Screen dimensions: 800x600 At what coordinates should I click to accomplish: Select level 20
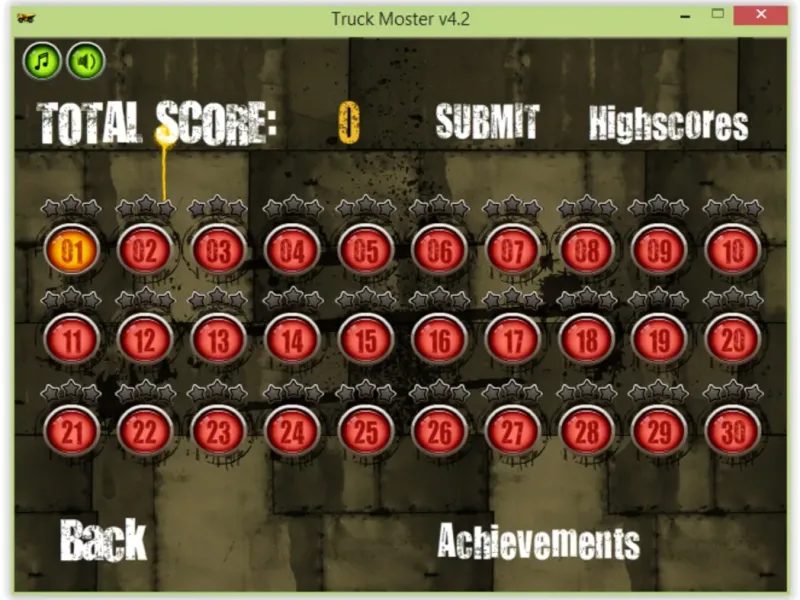point(733,340)
